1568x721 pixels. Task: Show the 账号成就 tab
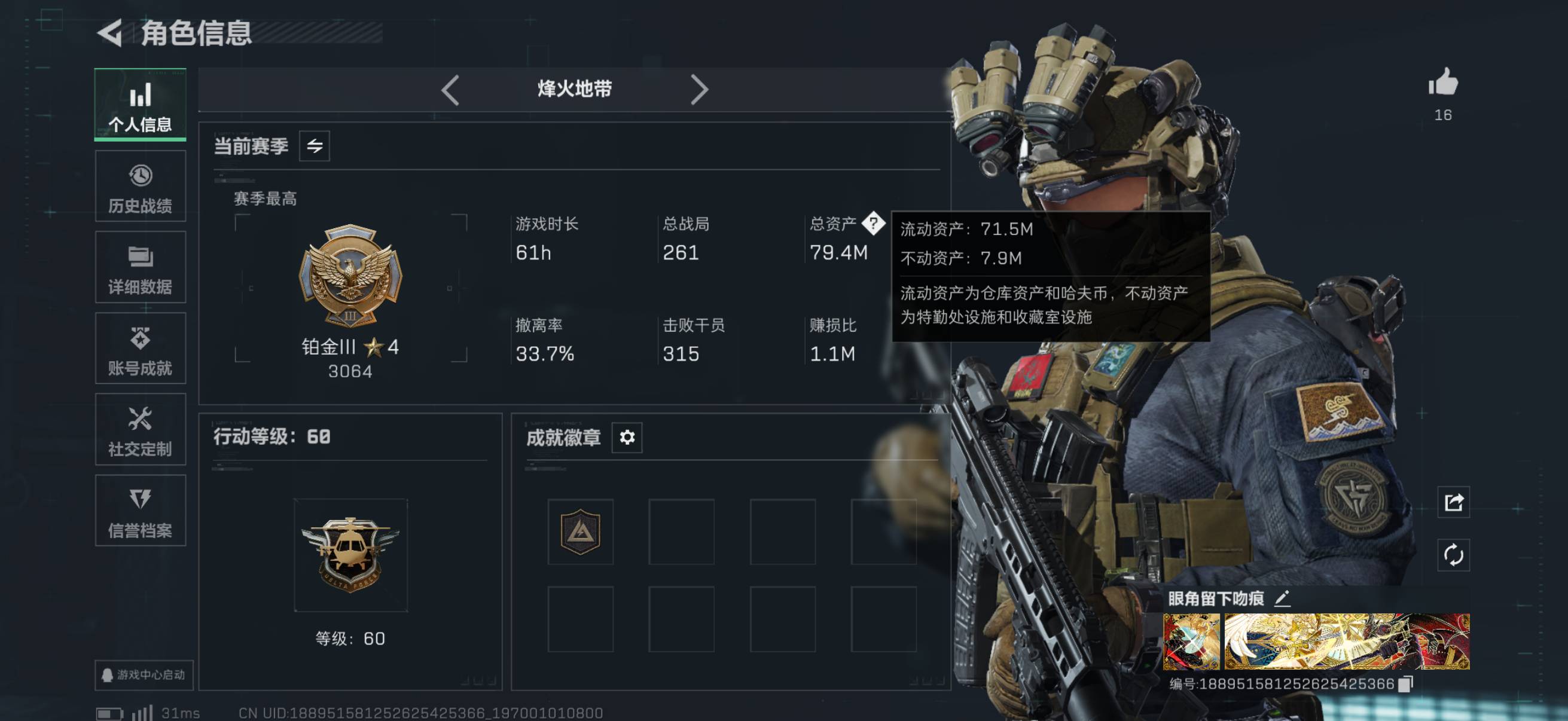pos(140,349)
